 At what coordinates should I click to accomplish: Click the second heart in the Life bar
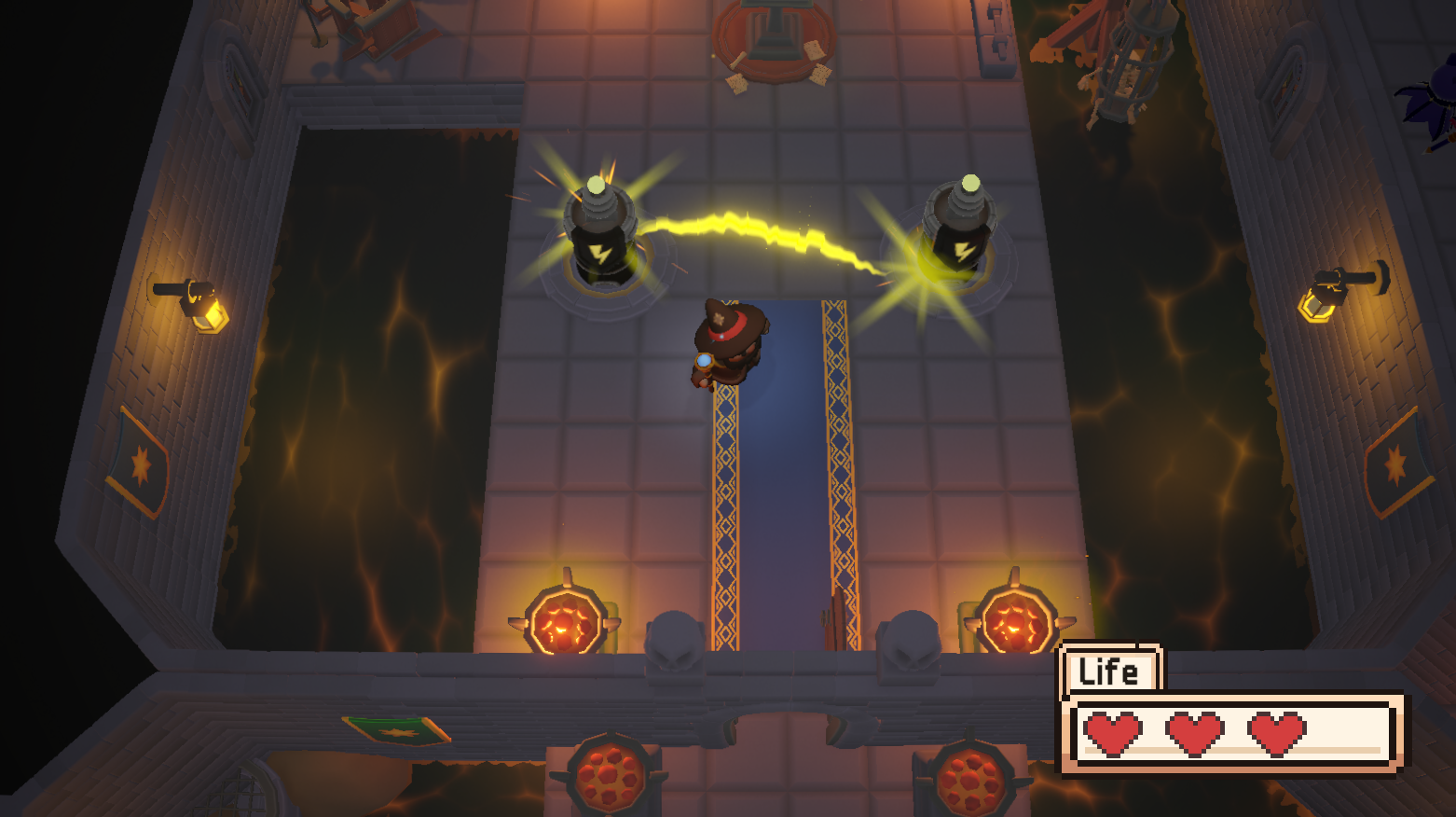coord(1195,735)
